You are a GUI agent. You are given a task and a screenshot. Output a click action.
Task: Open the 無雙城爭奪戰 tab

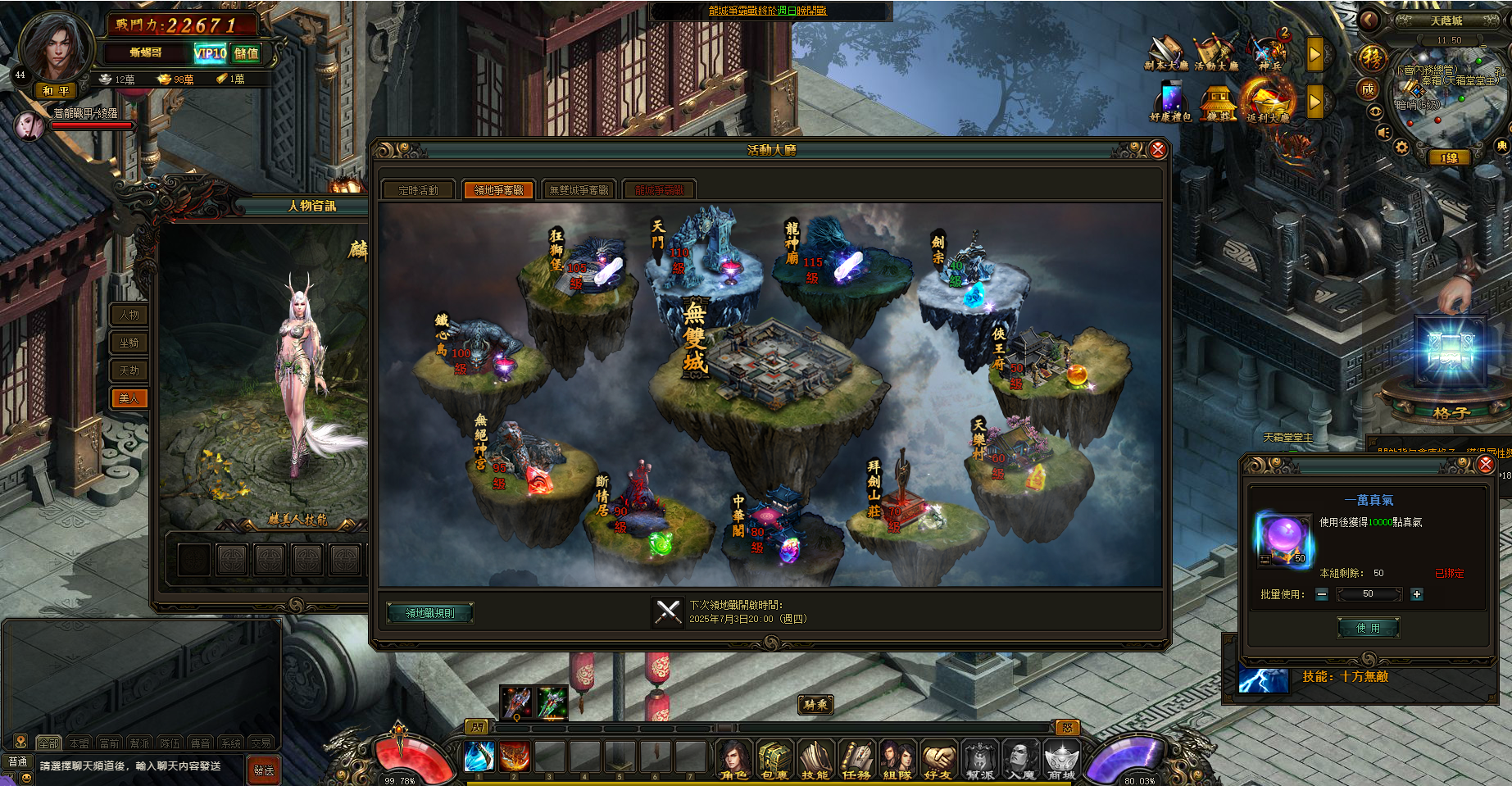click(x=579, y=190)
